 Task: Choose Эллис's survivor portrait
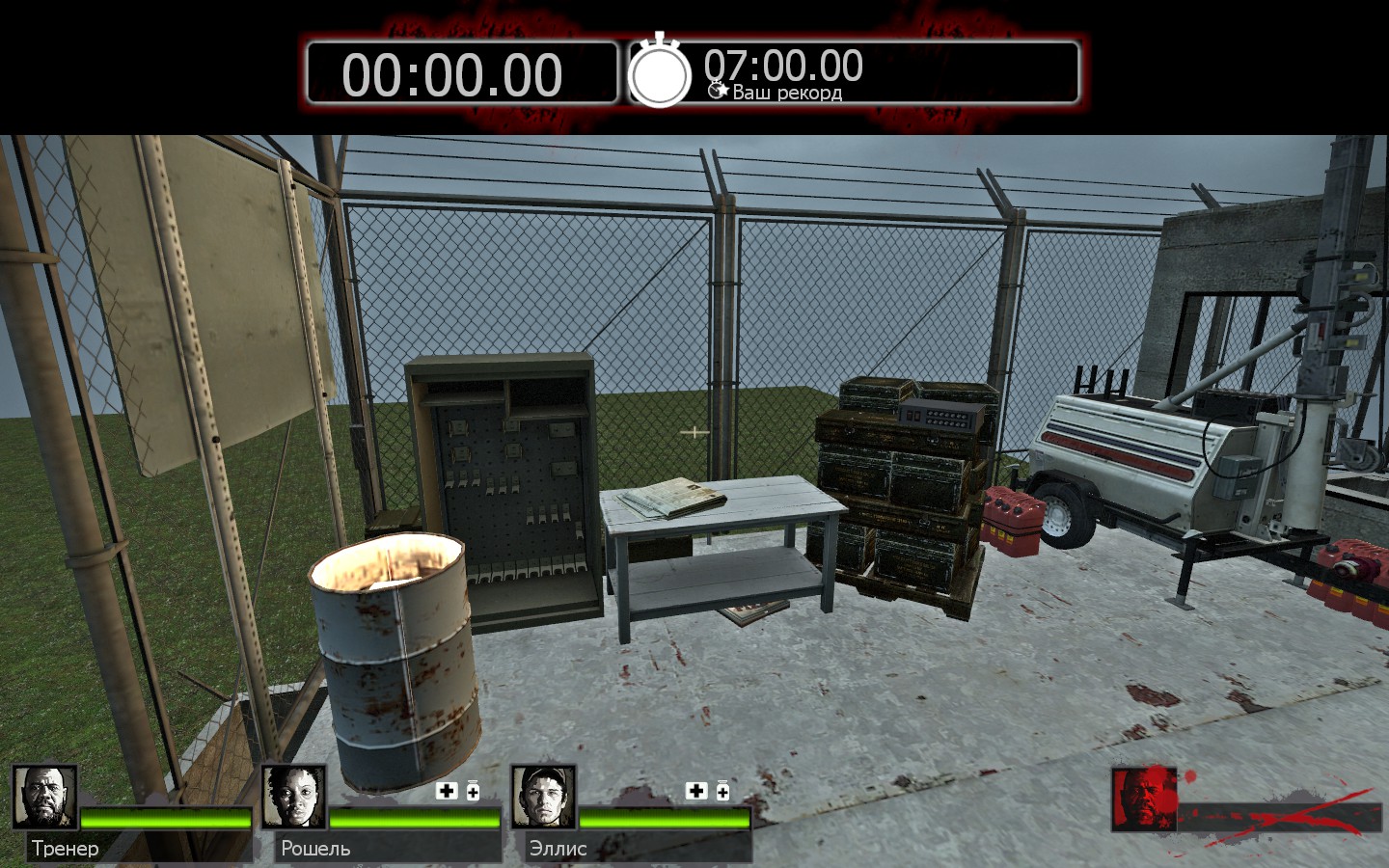(x=543, y=798)
